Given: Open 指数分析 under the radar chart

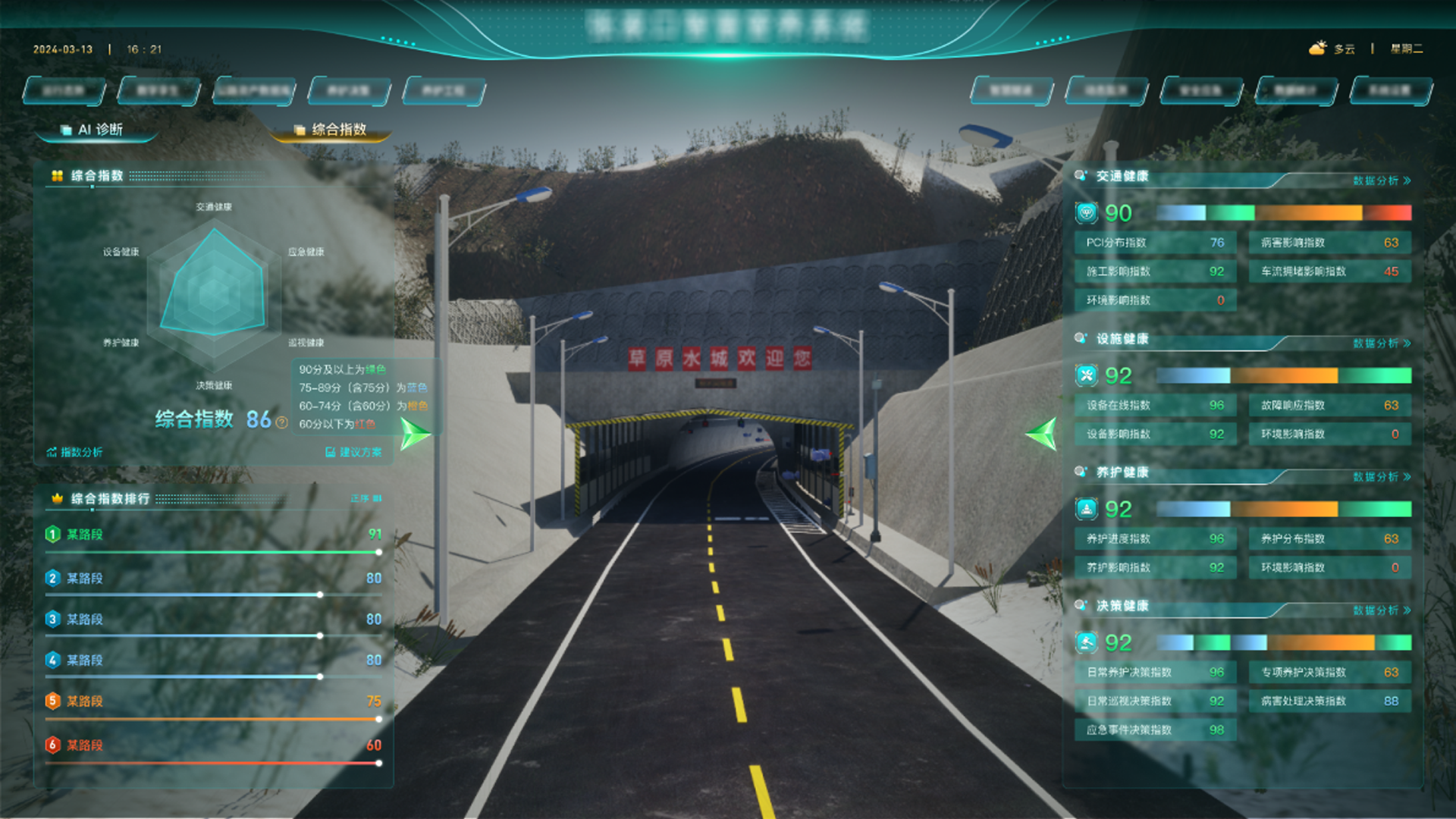Looking at the screenshot, I should [x=75, y=452].
